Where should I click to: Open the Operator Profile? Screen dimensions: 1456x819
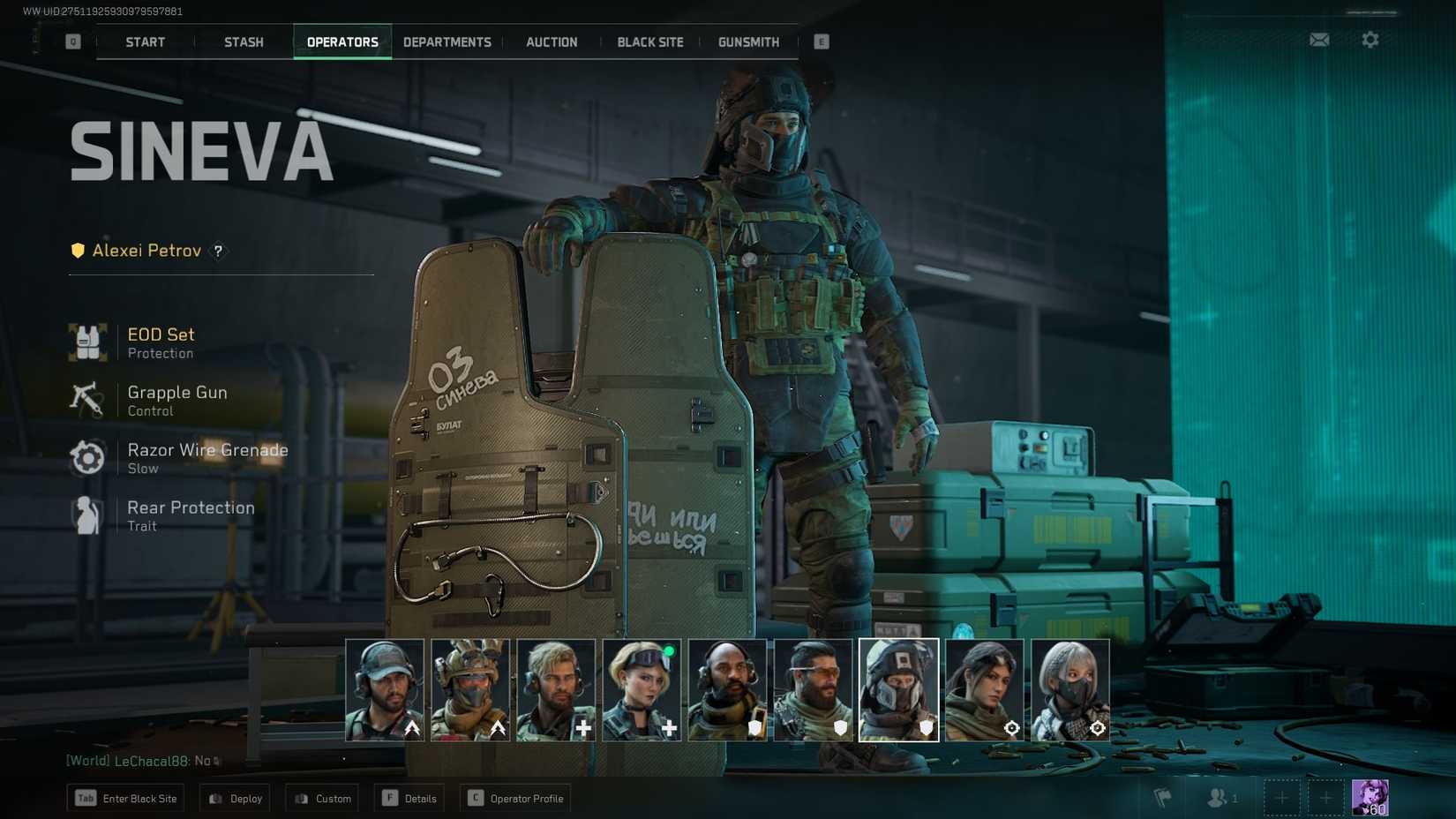514,798
